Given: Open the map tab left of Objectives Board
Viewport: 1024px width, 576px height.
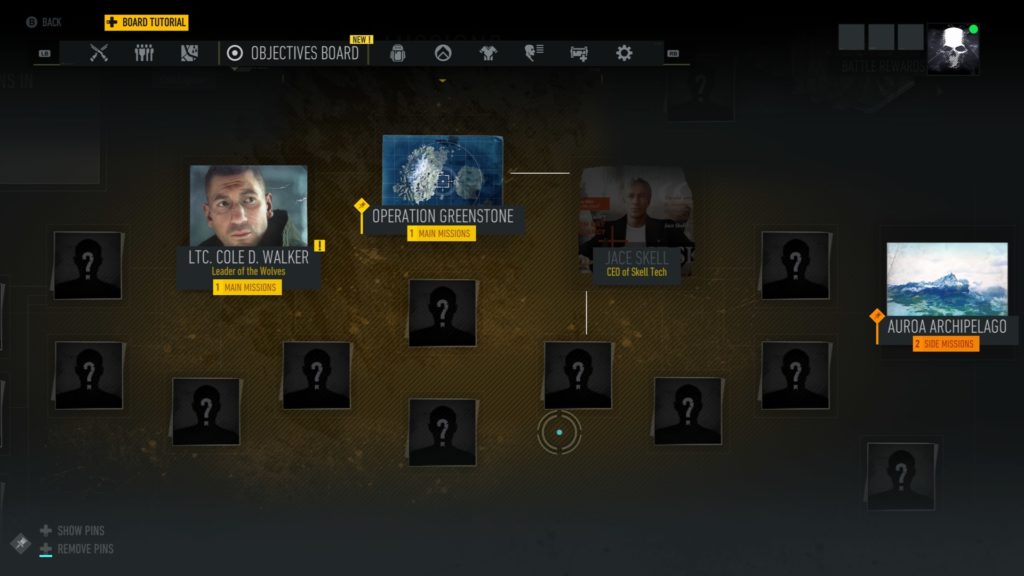Looking at the screenshot, I should [x=189, y=53].
